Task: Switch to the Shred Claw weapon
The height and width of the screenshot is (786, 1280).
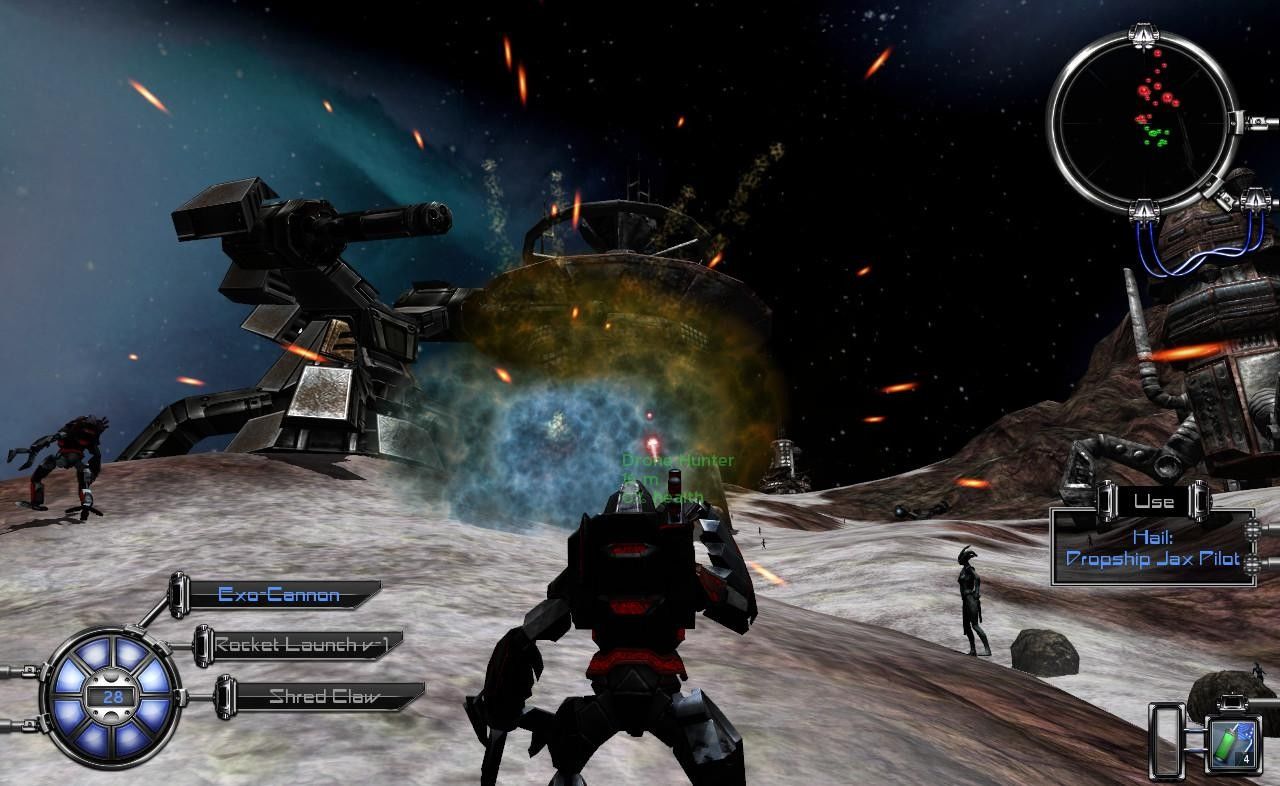Action: tap(323, 697)
